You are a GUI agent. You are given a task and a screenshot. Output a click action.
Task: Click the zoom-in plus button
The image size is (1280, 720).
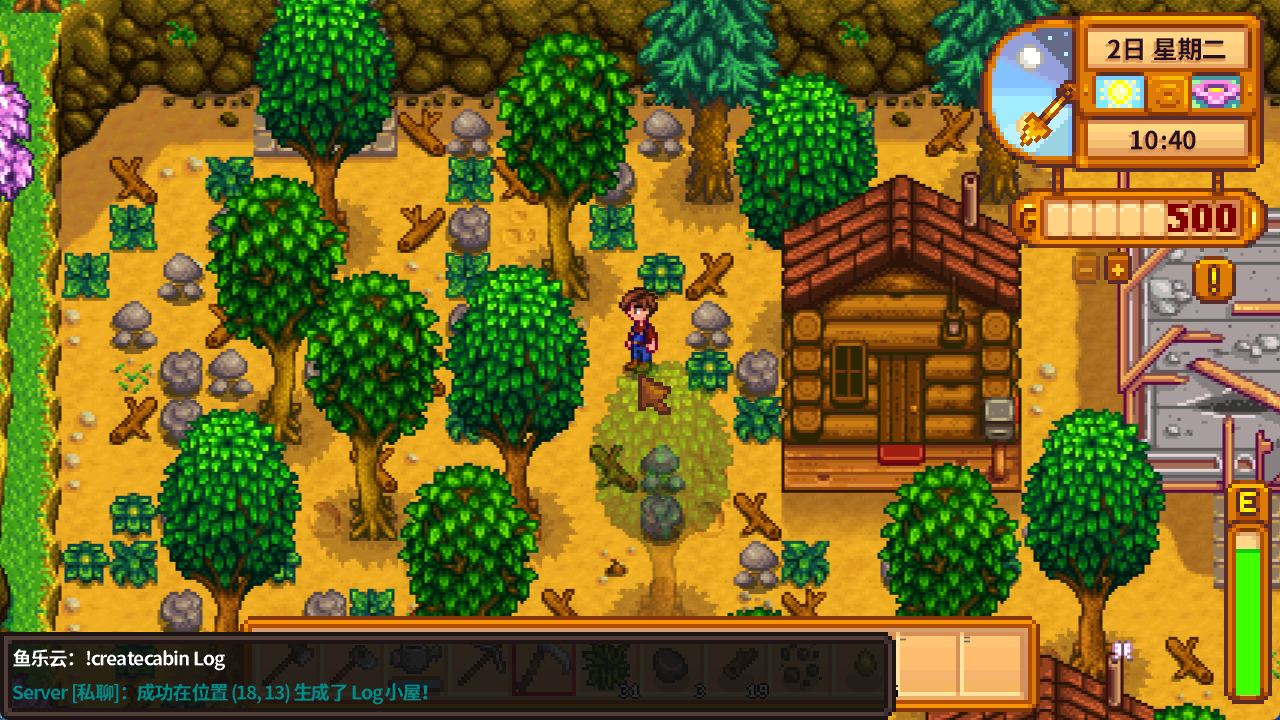[1116, 268]
